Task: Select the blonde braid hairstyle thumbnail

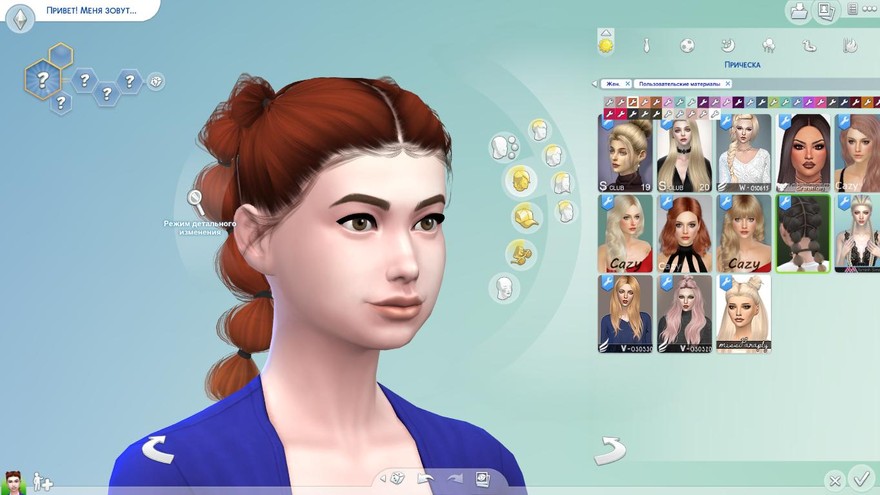Action: click(743, 152)
